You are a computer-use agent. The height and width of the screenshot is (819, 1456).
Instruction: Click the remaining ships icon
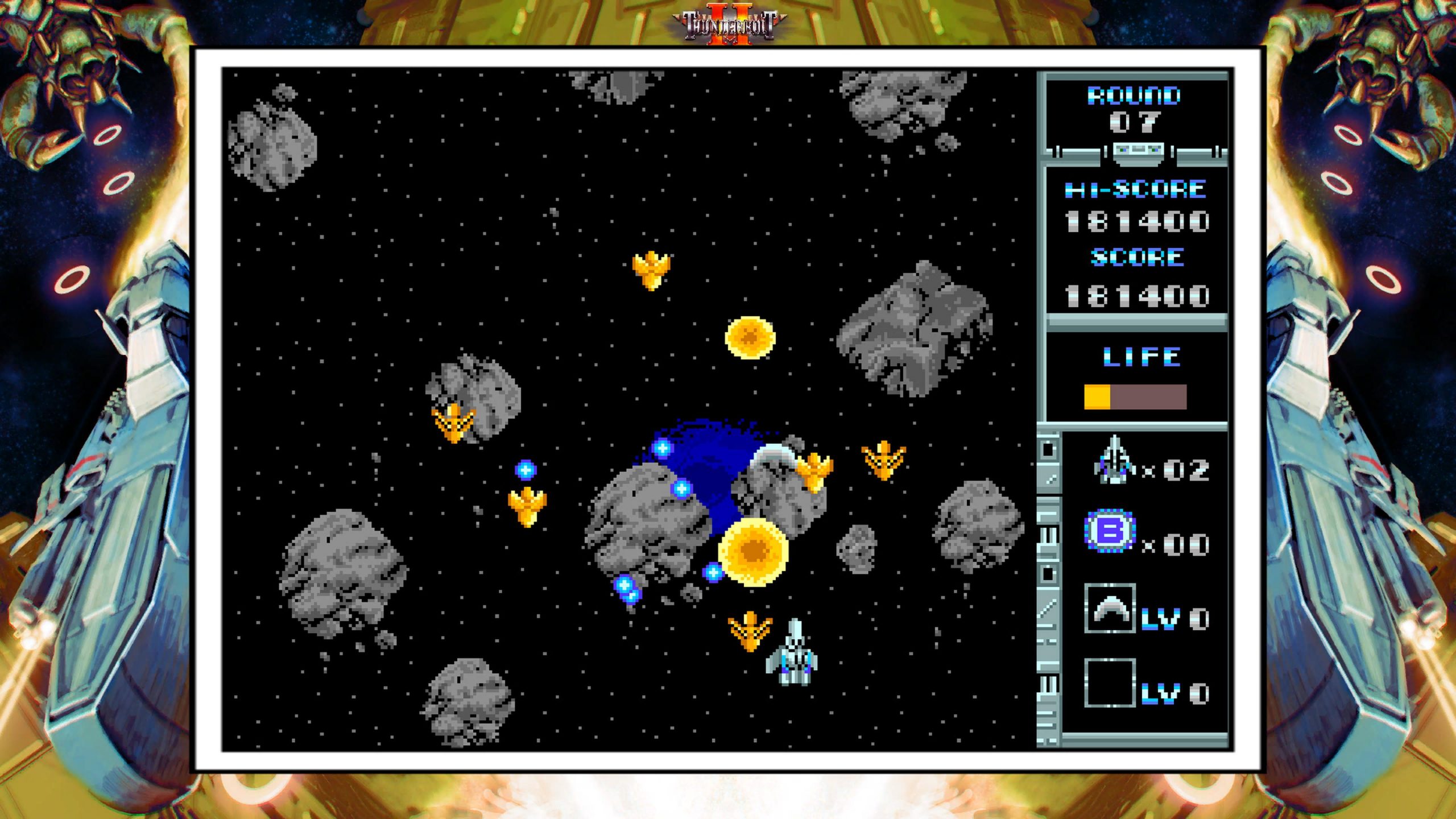pos(1114,461)
